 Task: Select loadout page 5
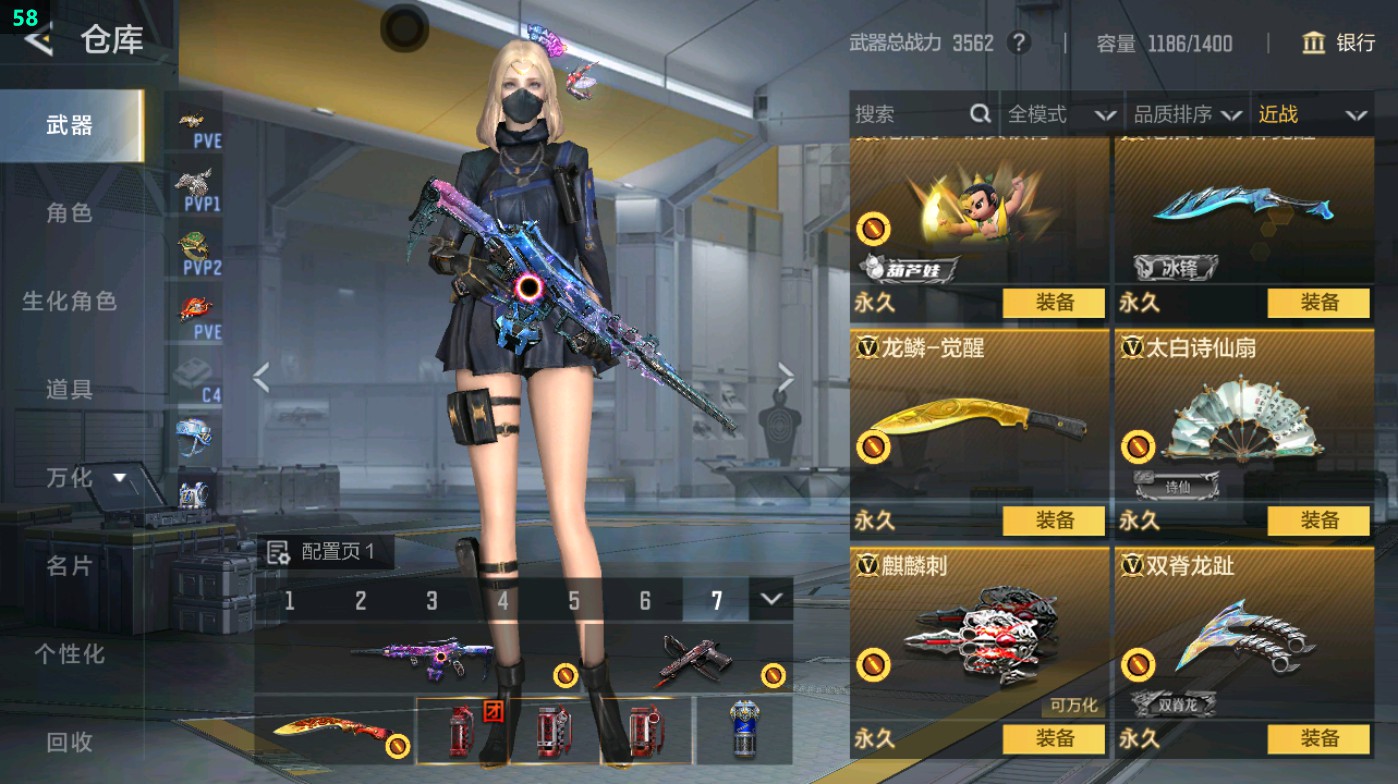coord(574,600)
